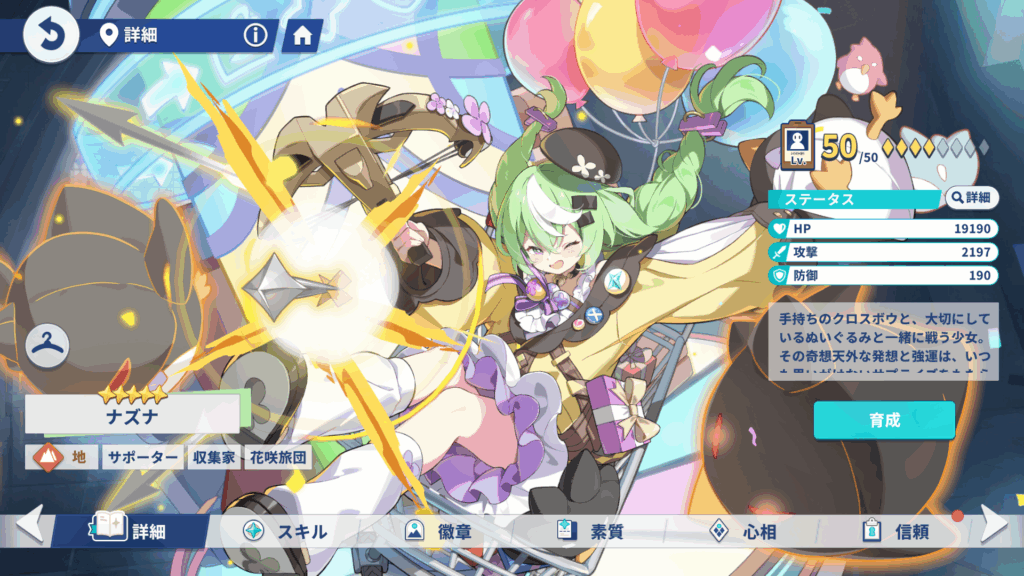This screenshot has height=576, width=1024.
Task: Click the 地 element tag
Action: point(62,458)
